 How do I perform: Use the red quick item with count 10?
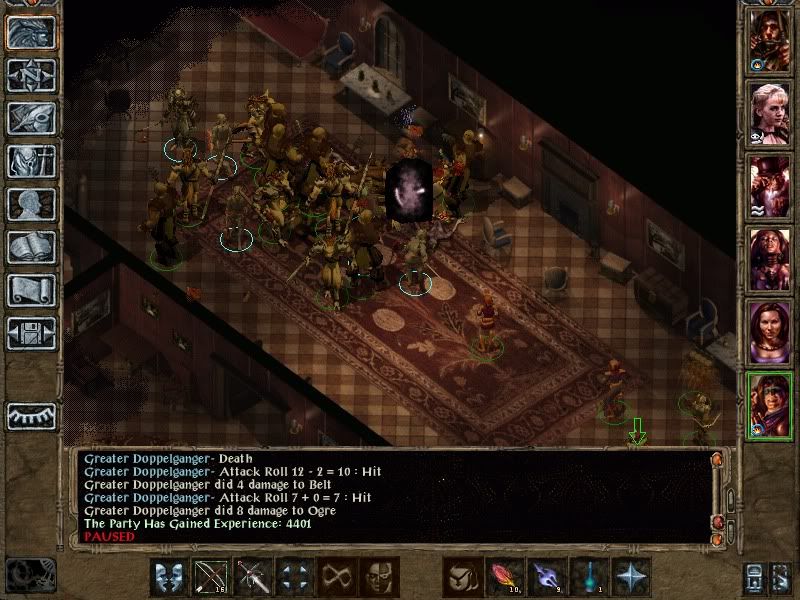pyautogui.click(x=505, y=577)
